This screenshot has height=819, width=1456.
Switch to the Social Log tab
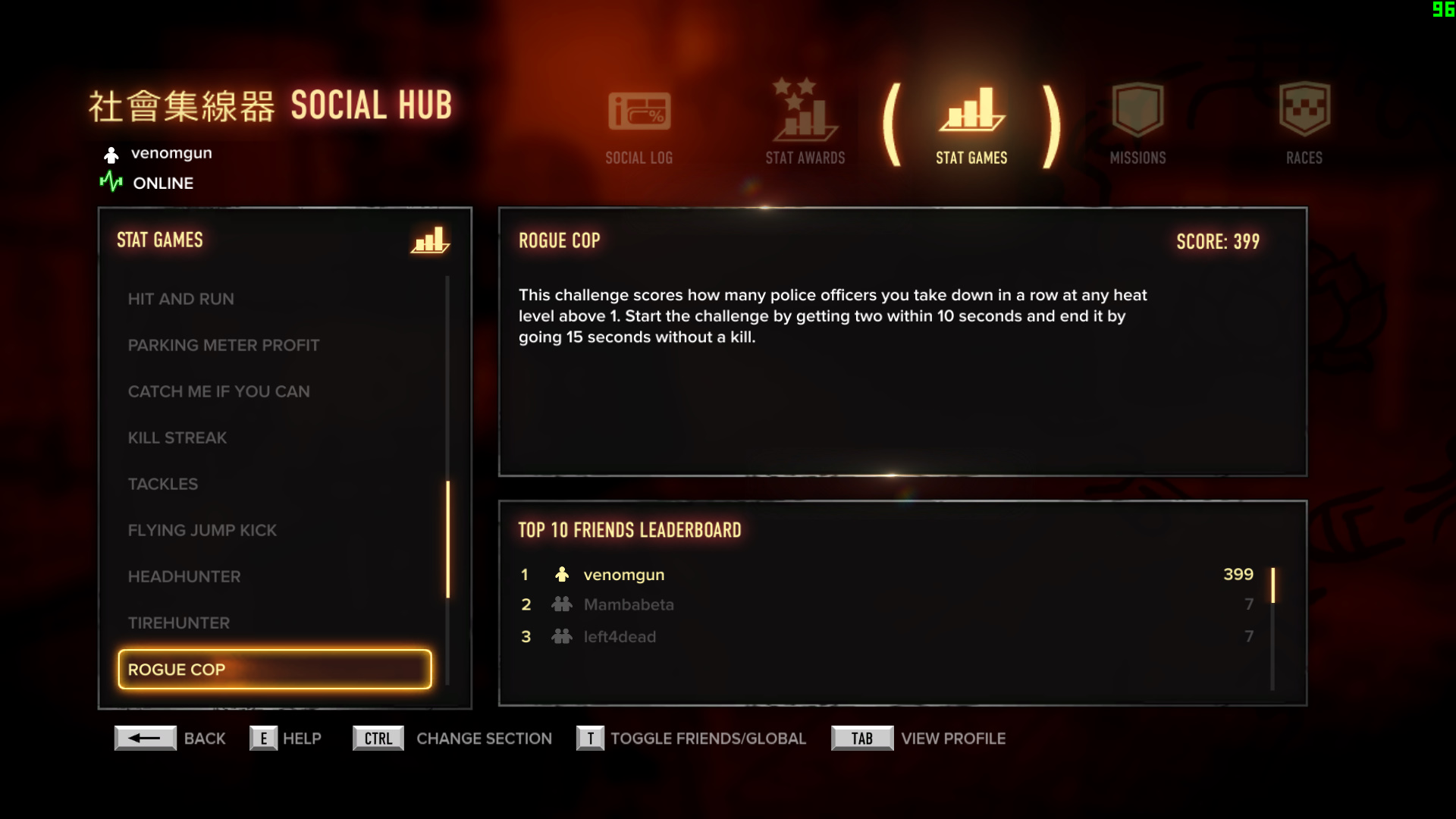(639, 126)
